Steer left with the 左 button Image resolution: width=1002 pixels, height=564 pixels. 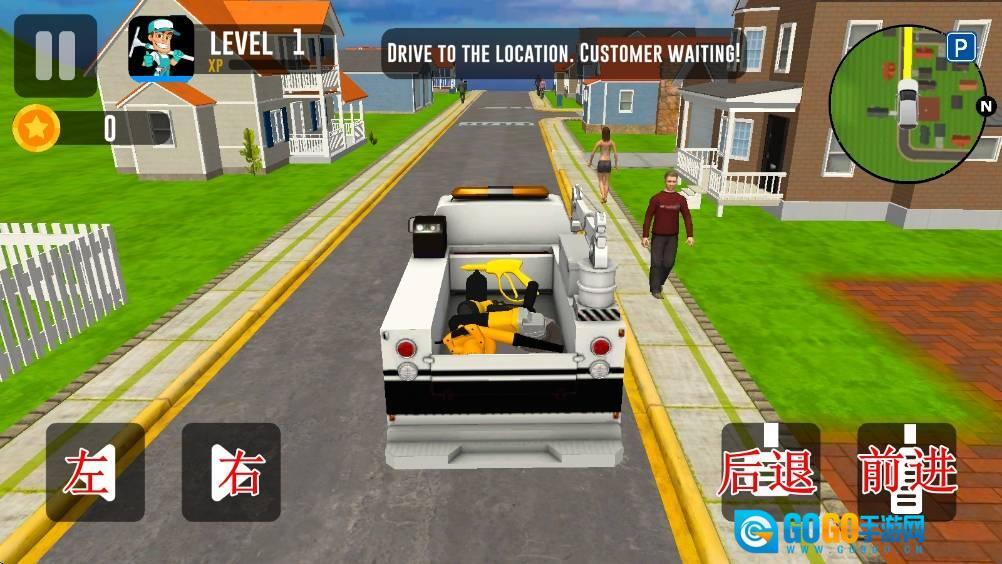tap(95, 472)
